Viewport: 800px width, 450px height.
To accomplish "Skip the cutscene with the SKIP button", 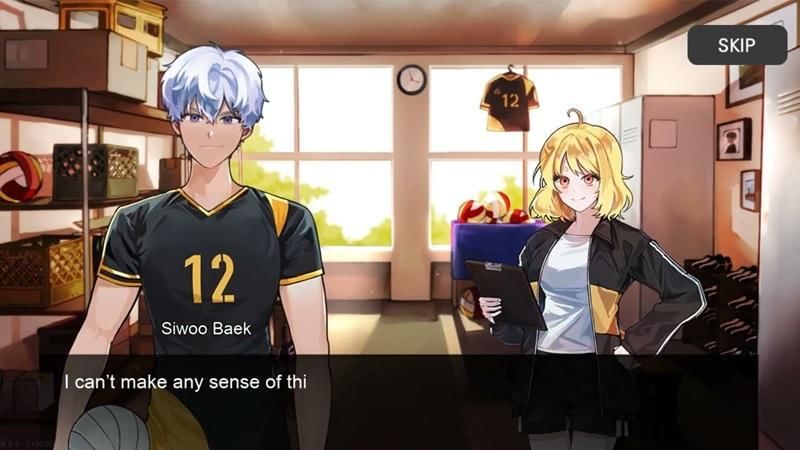I will point(736,45).
